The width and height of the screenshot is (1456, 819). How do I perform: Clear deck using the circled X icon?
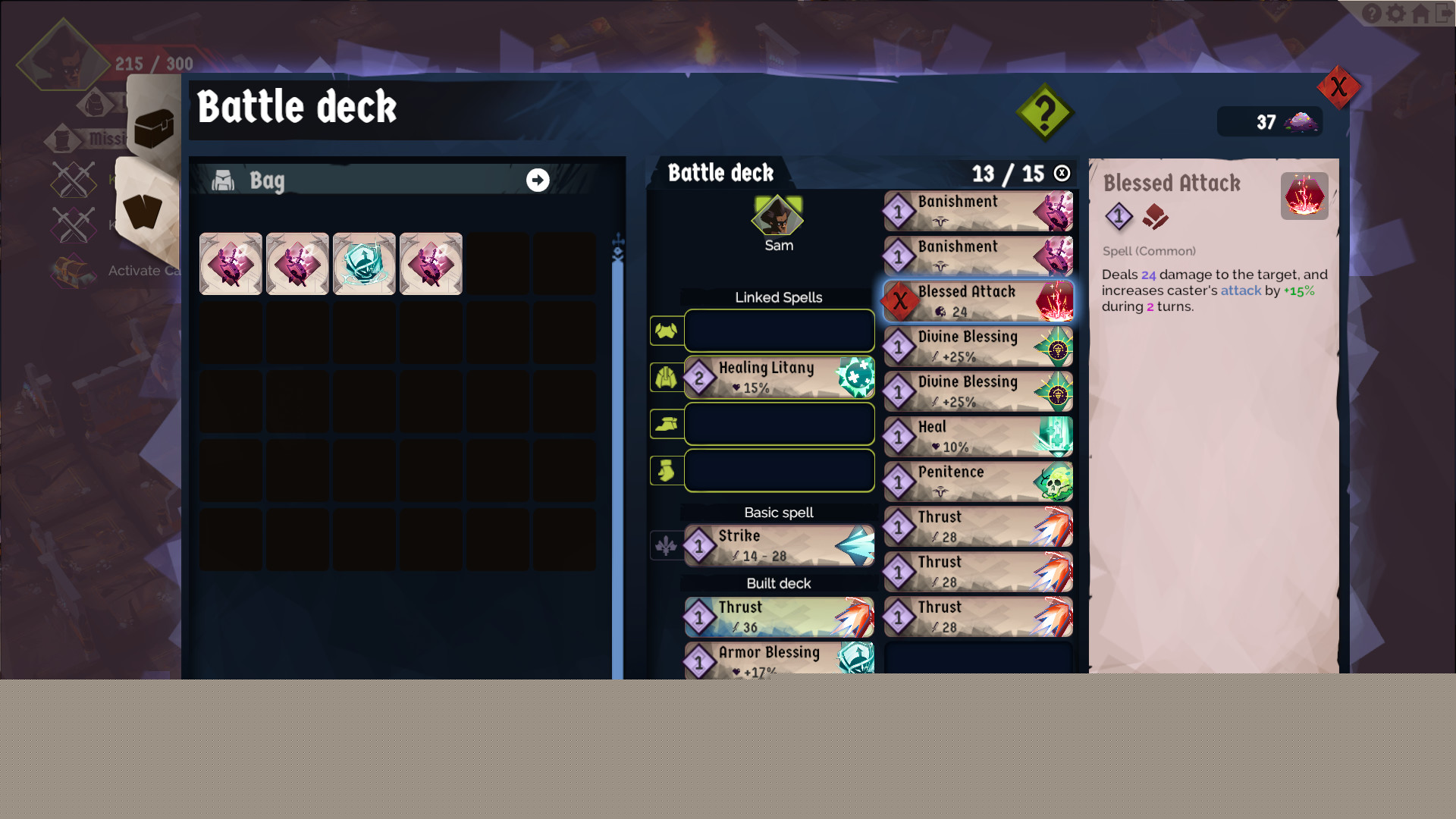coord(1062,174)
